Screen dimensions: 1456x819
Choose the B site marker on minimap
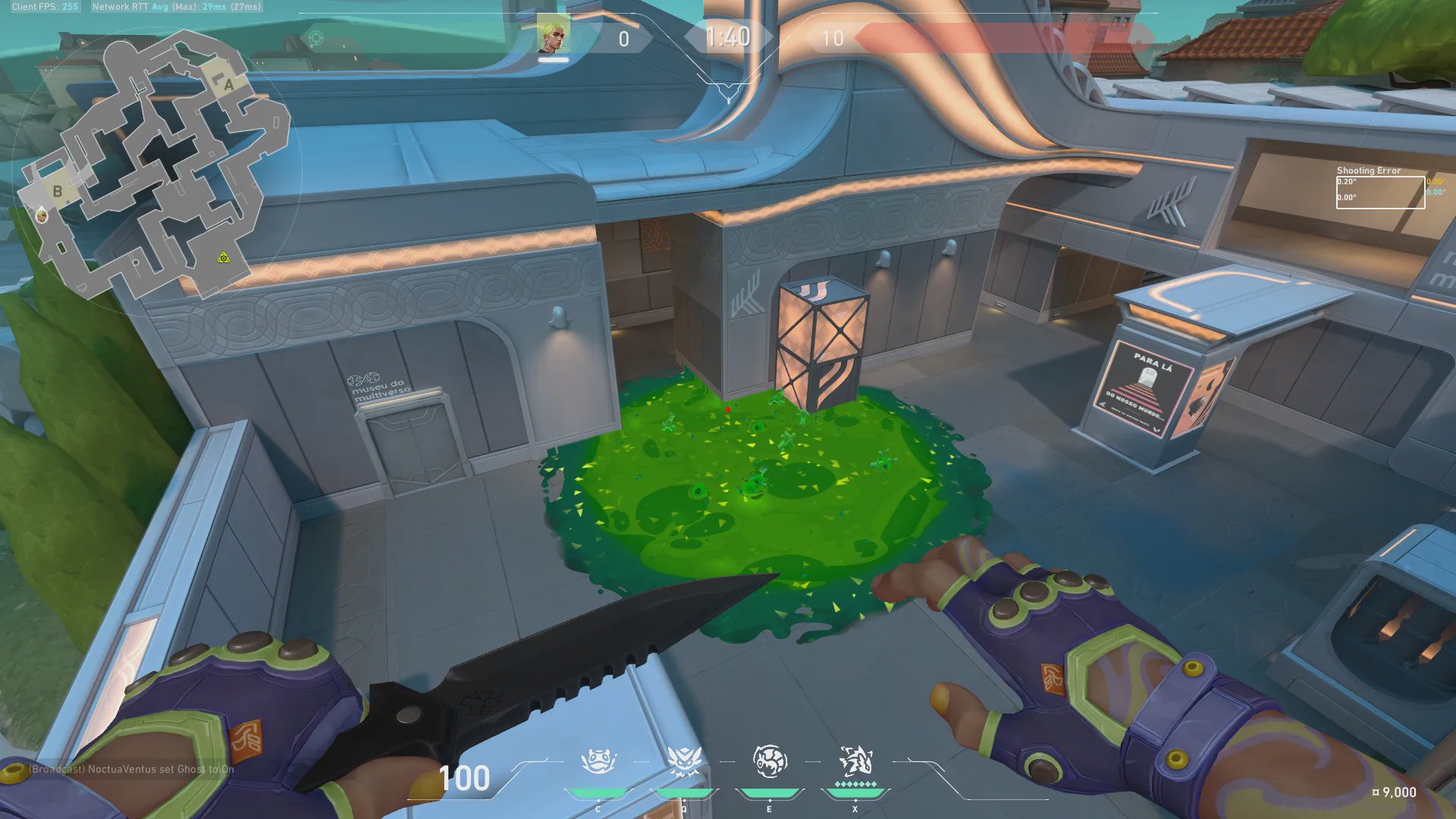pos(57,191)
